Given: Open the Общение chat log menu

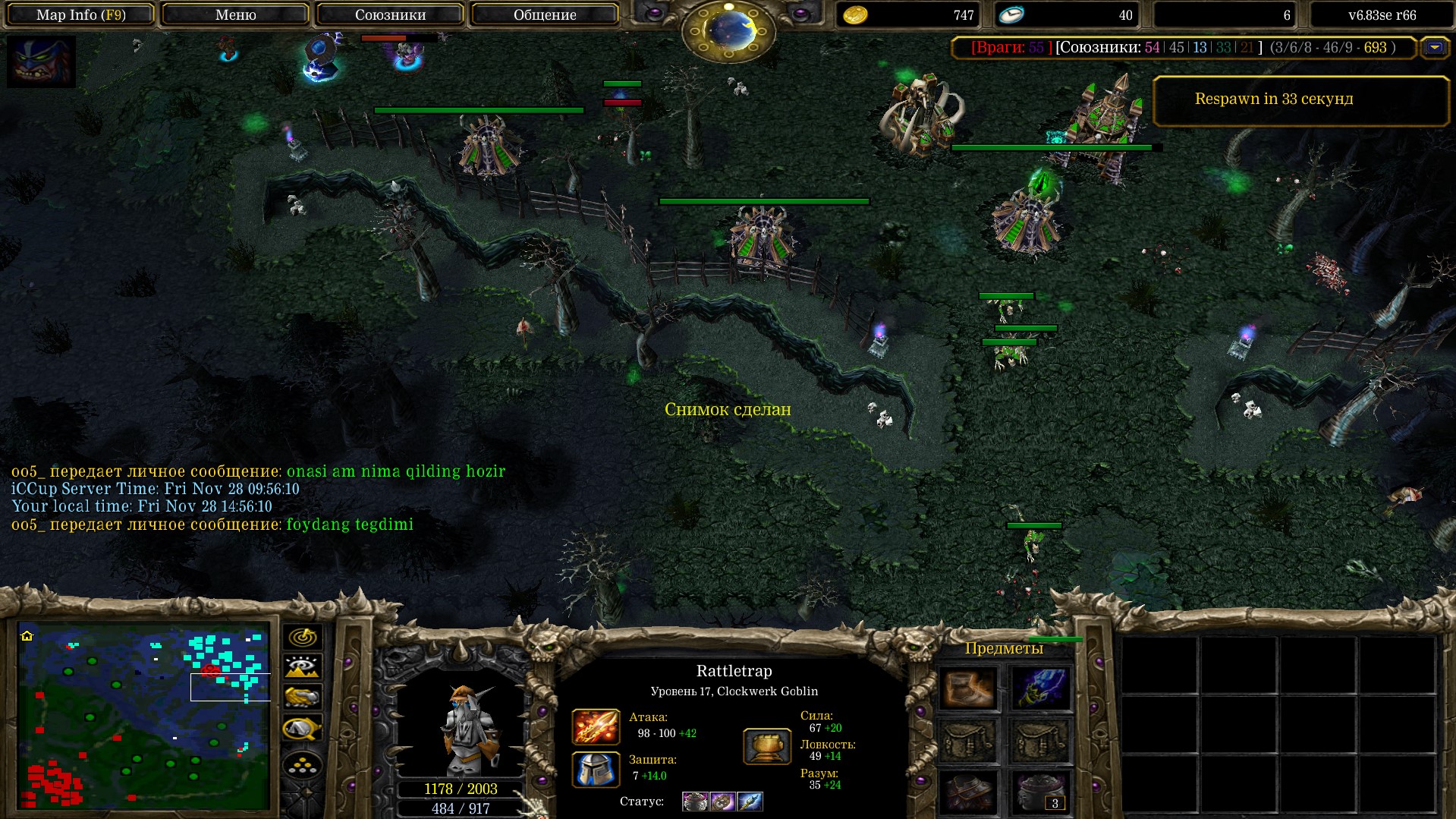Looking at the screenshot, I should pyautogui.click(x=545, y=14).
